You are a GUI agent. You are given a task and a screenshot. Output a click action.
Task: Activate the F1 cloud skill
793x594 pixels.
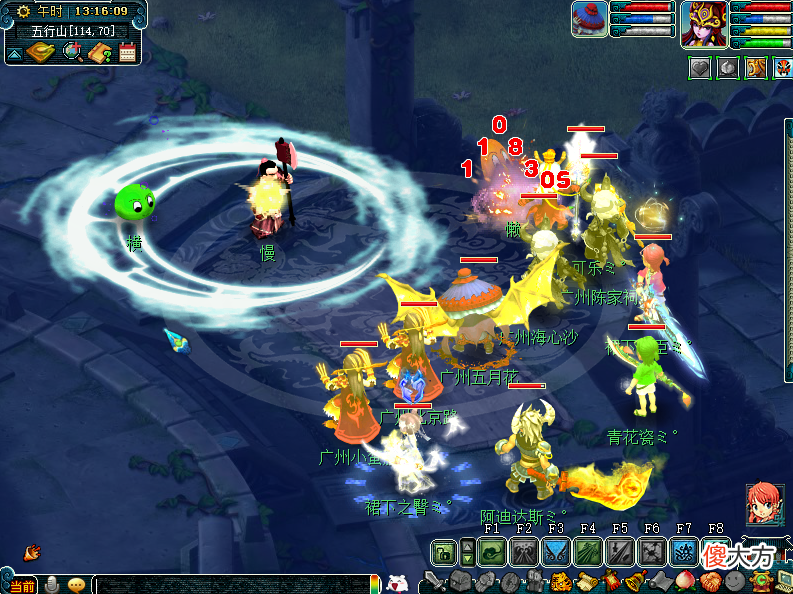point(492,551)
